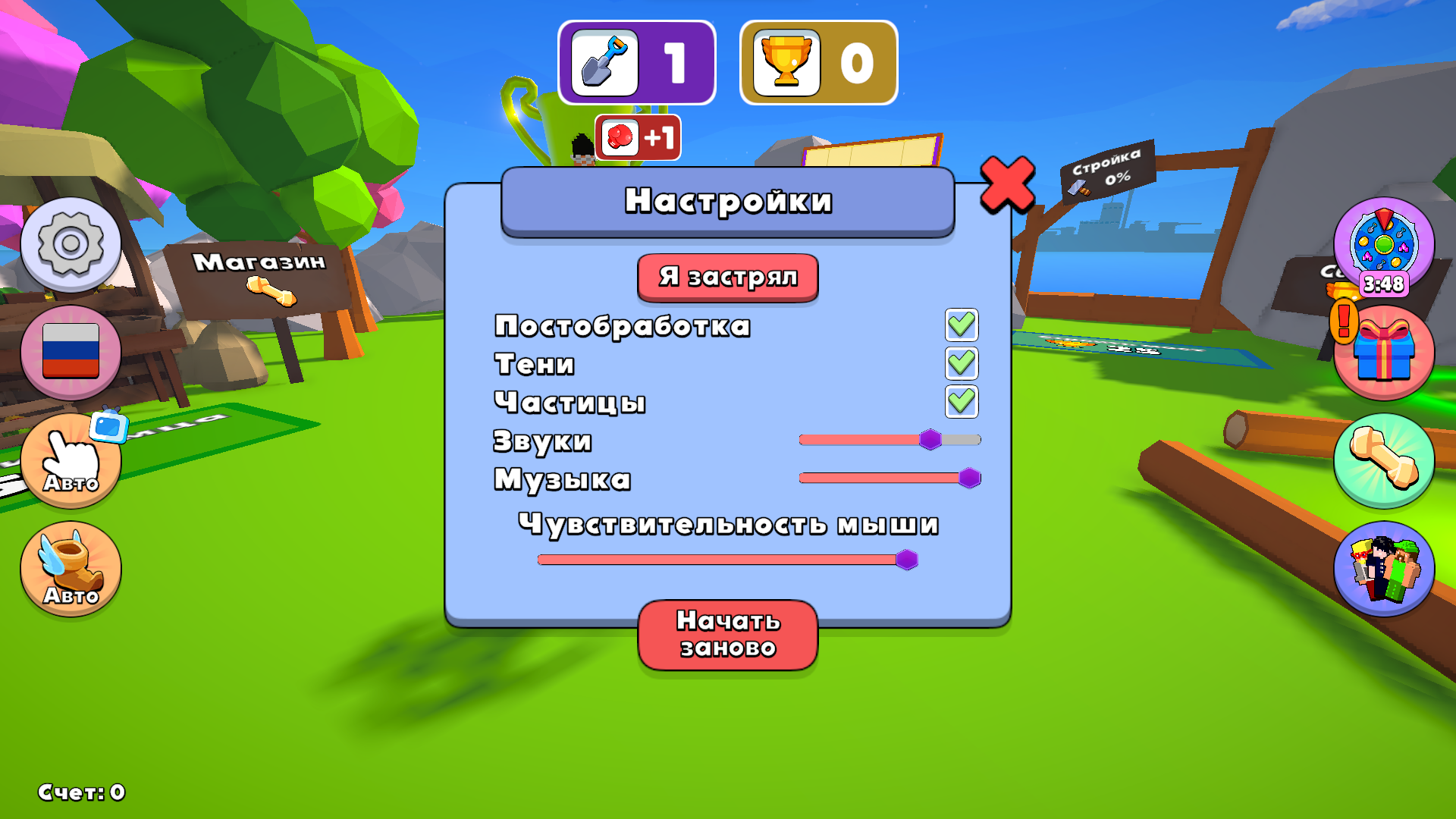Click the winged boot Авто icon
The height and width of the screenshot is (819, 1456).
pyautogui.click(x=71, y=569)
